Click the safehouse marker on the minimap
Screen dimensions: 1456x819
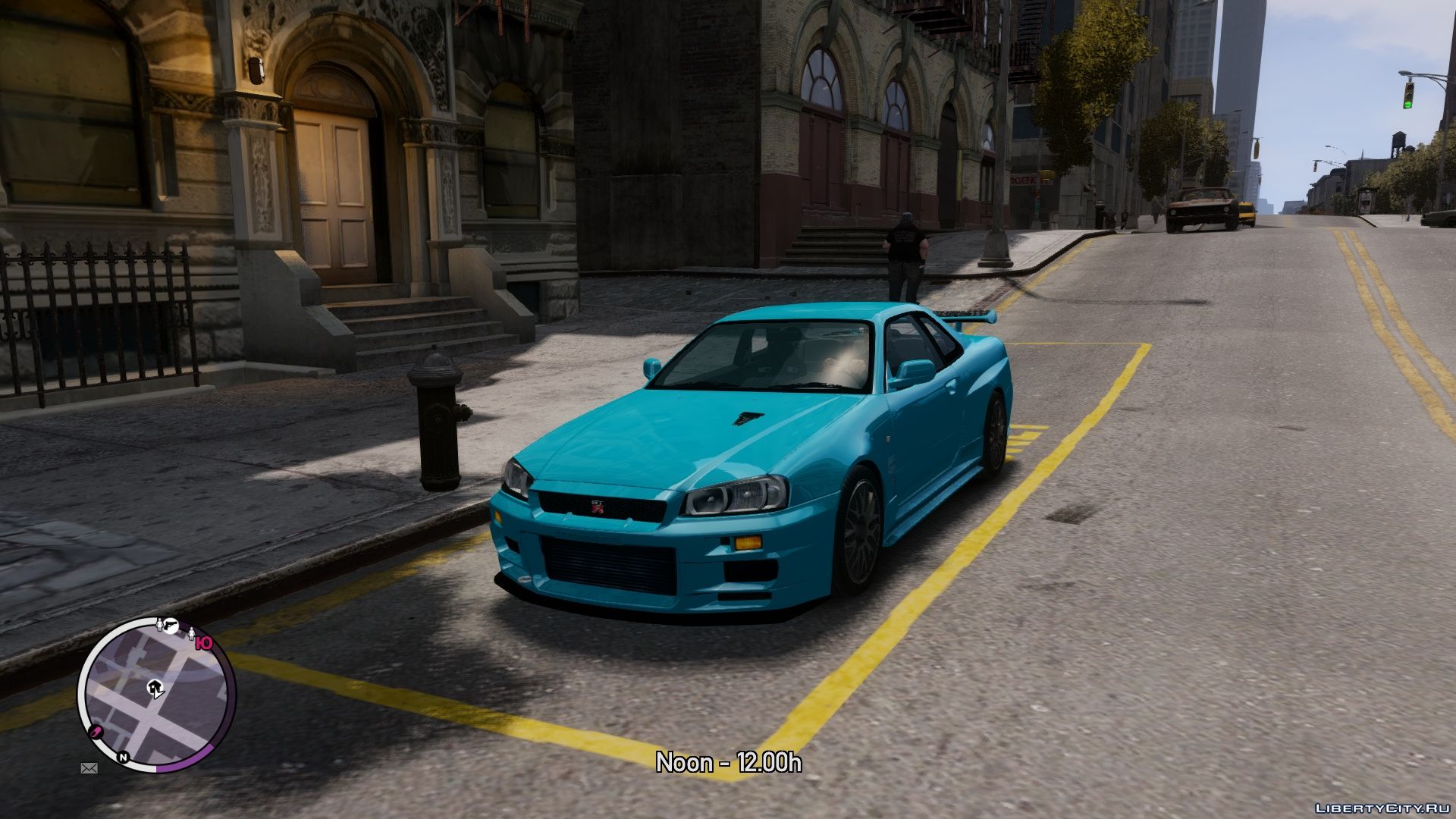click(x=155, y=689)
